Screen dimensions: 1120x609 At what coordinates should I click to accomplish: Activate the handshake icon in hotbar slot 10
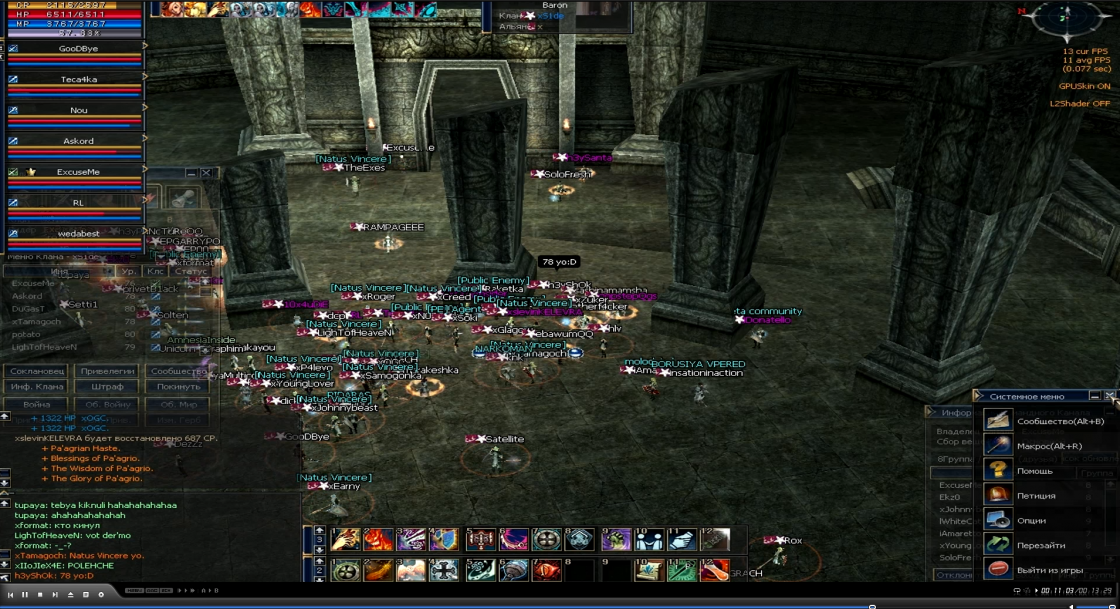(x=649, y=541)
